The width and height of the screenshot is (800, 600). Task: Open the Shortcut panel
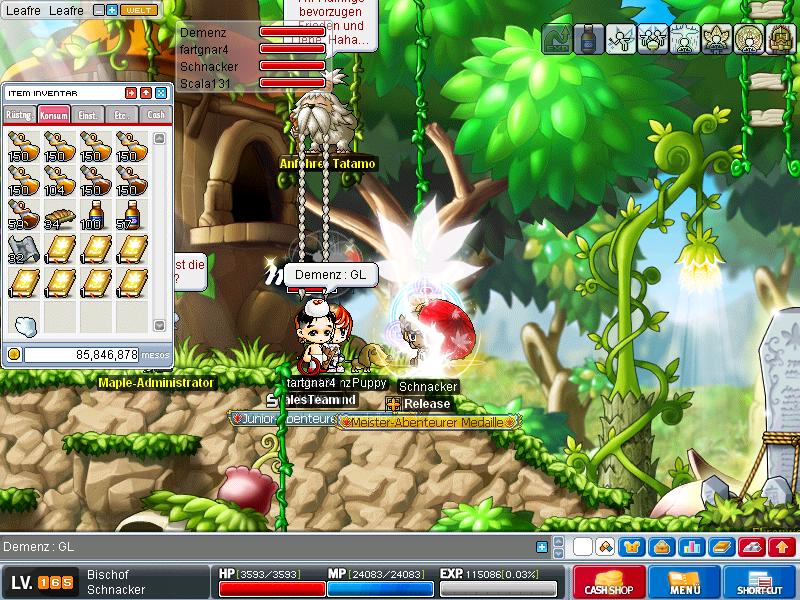tap(763, 581)
